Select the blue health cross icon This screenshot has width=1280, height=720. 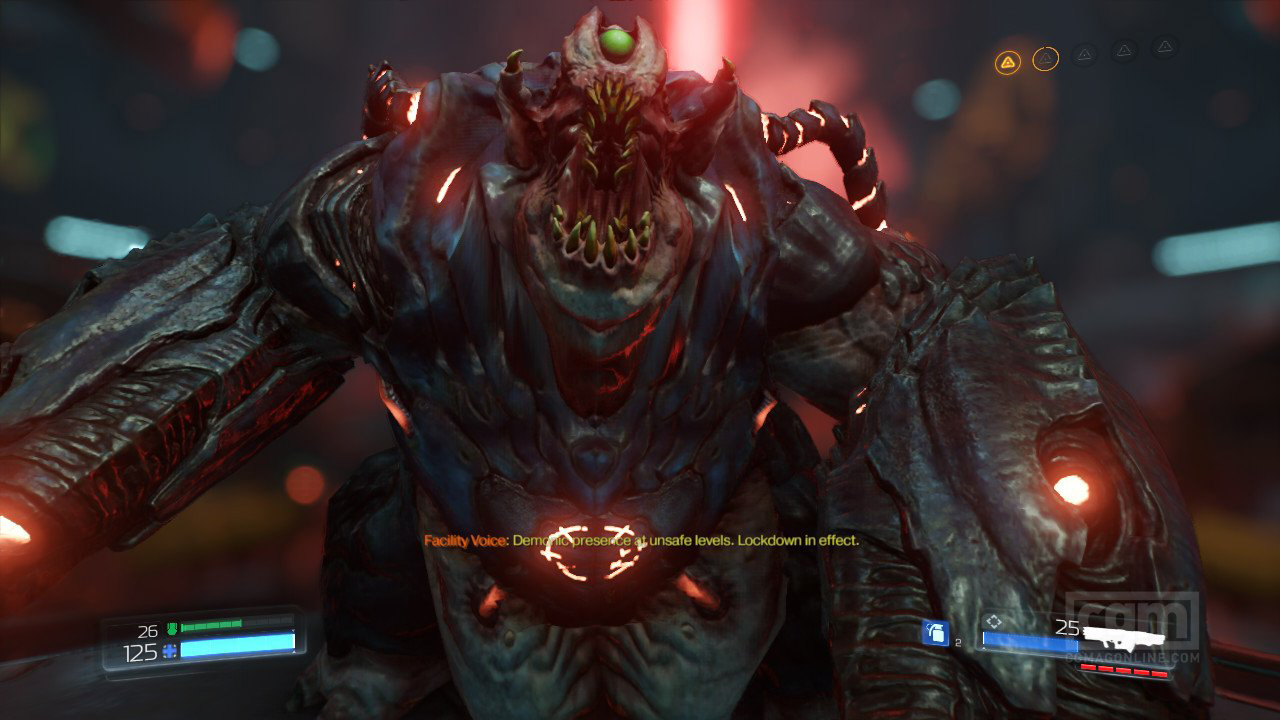coord(169,651)
